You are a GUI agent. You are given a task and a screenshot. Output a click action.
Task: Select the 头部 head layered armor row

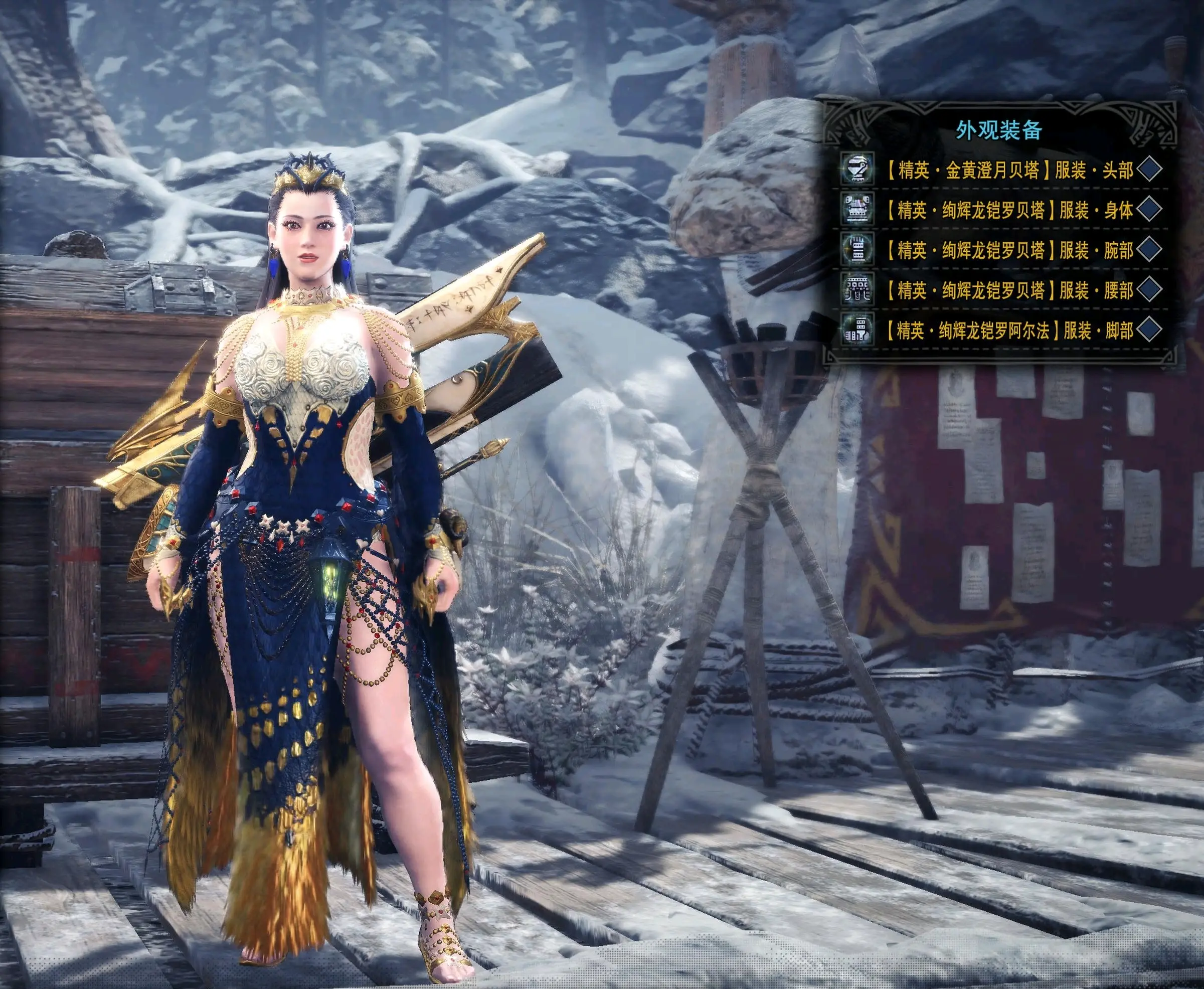pyautogui.click(x=1008, y=170)
